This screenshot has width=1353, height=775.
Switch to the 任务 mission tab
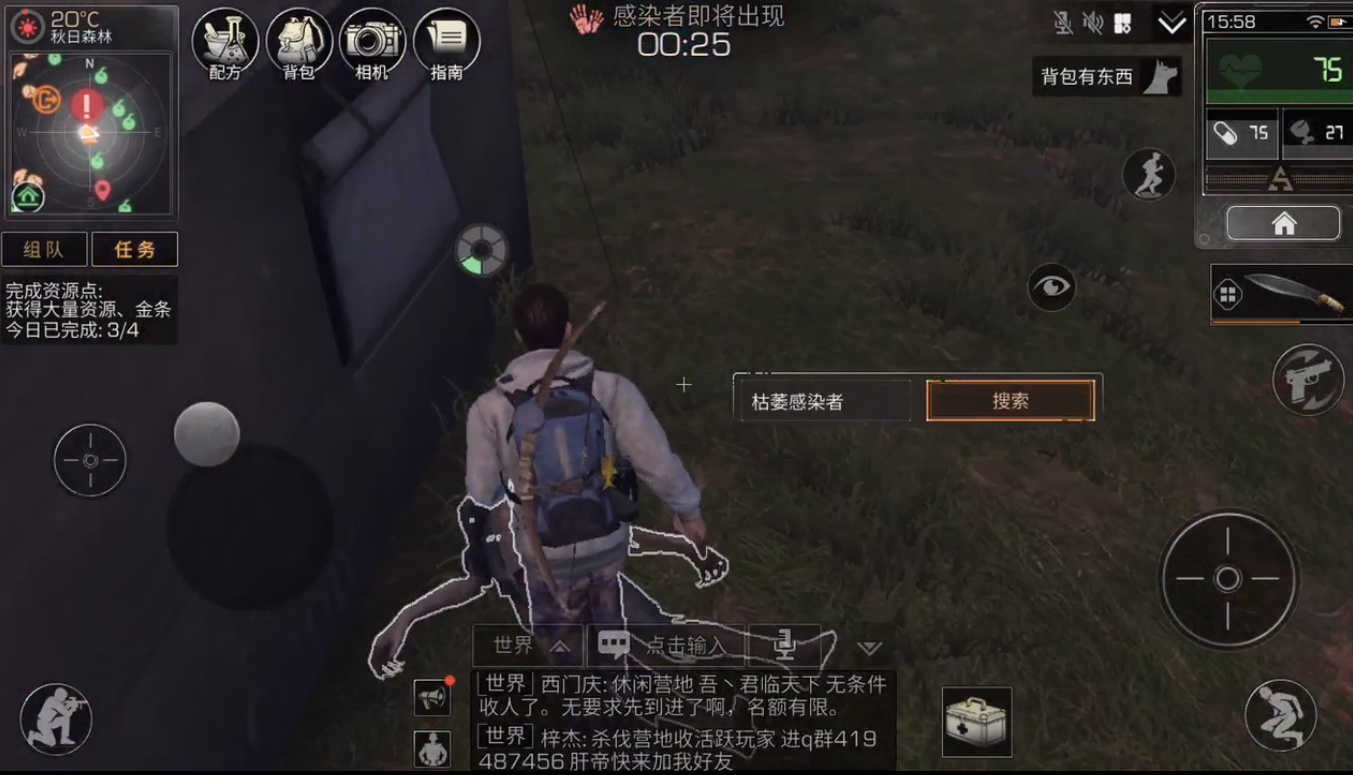point(134,249)
